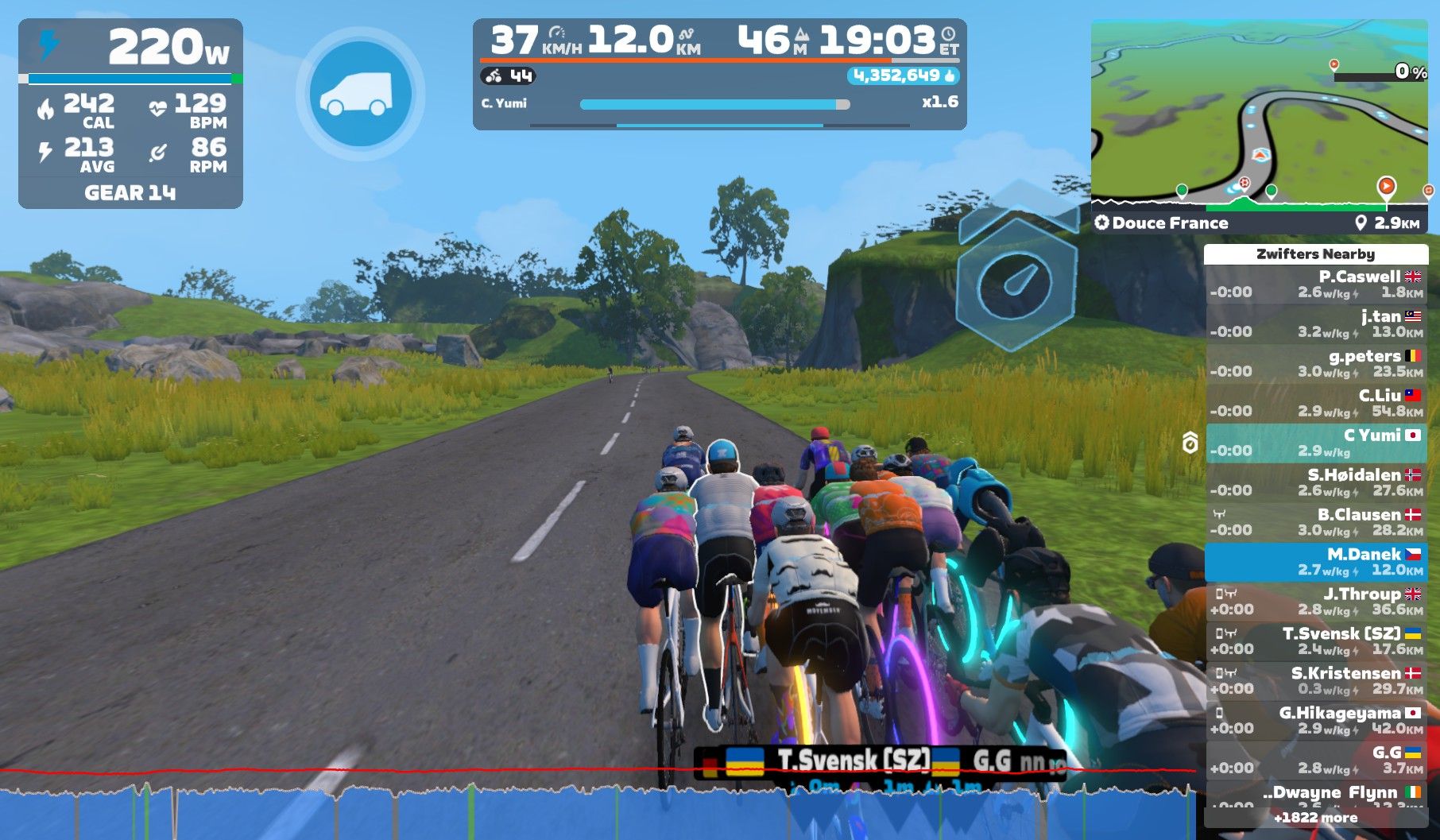
Task: Select the G.G rider row
Action: click(1316, 761)
